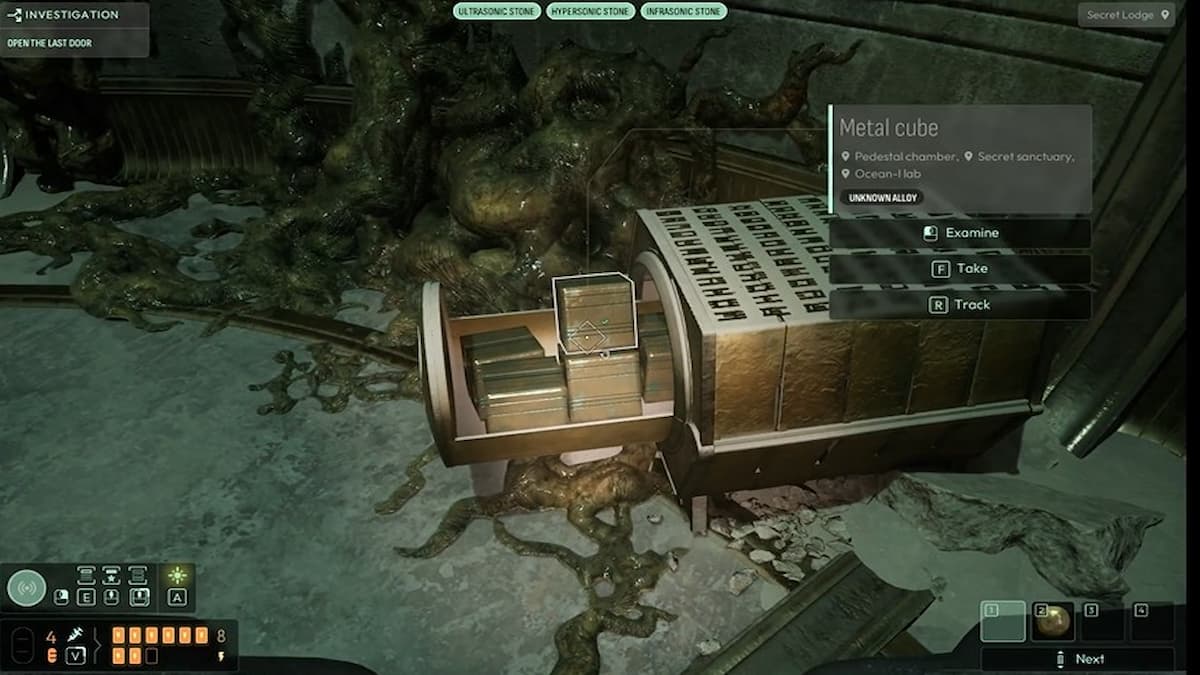
Task: Examine the Metal cube
Action: coord(960,233)
